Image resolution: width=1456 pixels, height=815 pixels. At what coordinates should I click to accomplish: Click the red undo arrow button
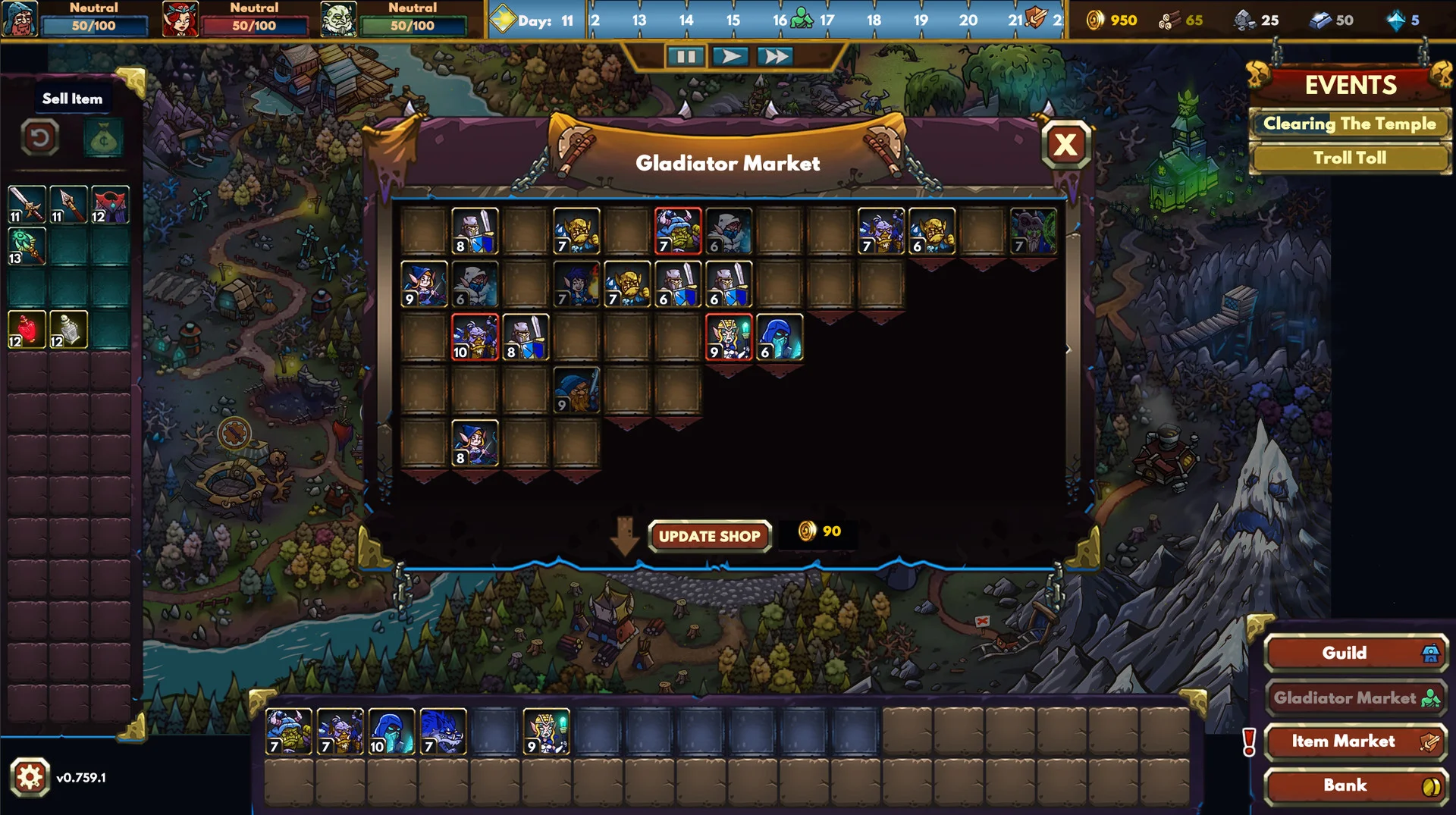[40, 138]
